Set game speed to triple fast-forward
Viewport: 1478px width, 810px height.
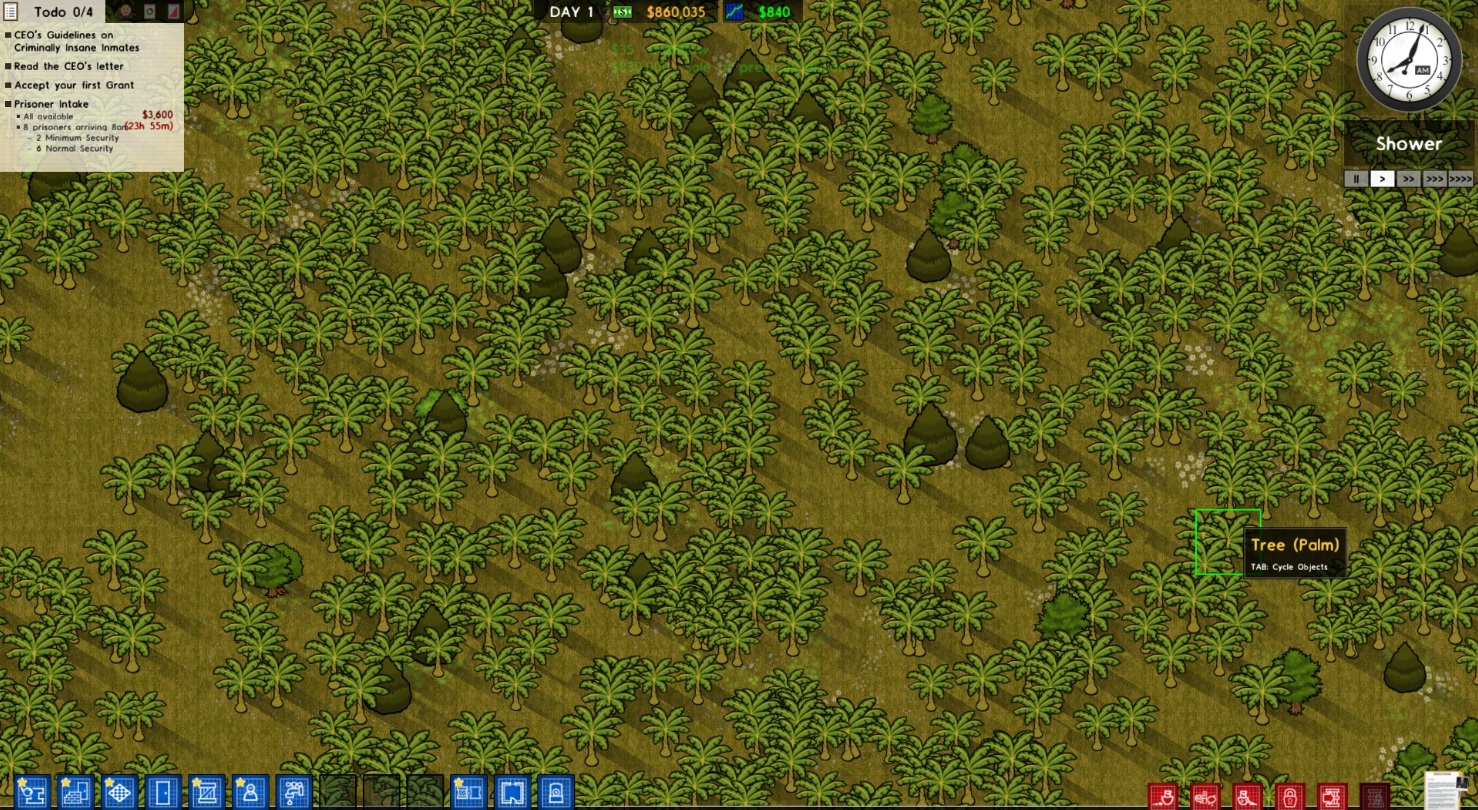[1434, 179]
